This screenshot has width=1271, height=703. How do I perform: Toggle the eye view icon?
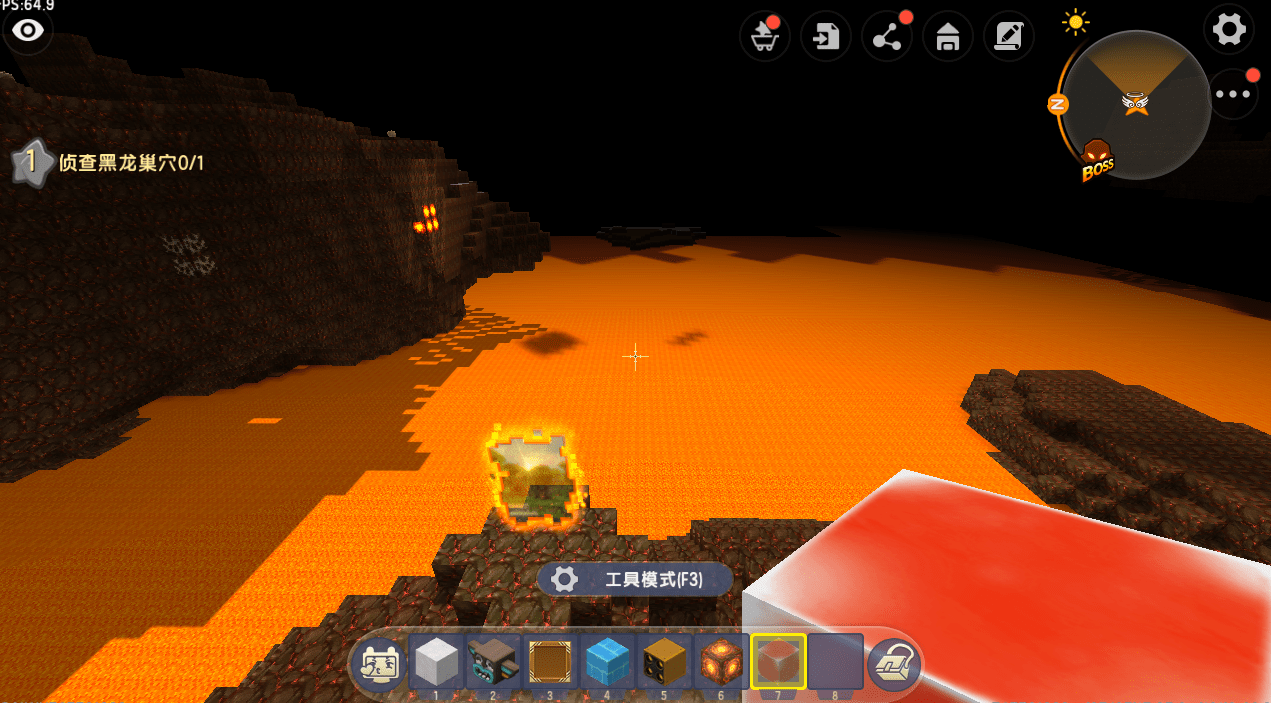coord(28,31)
